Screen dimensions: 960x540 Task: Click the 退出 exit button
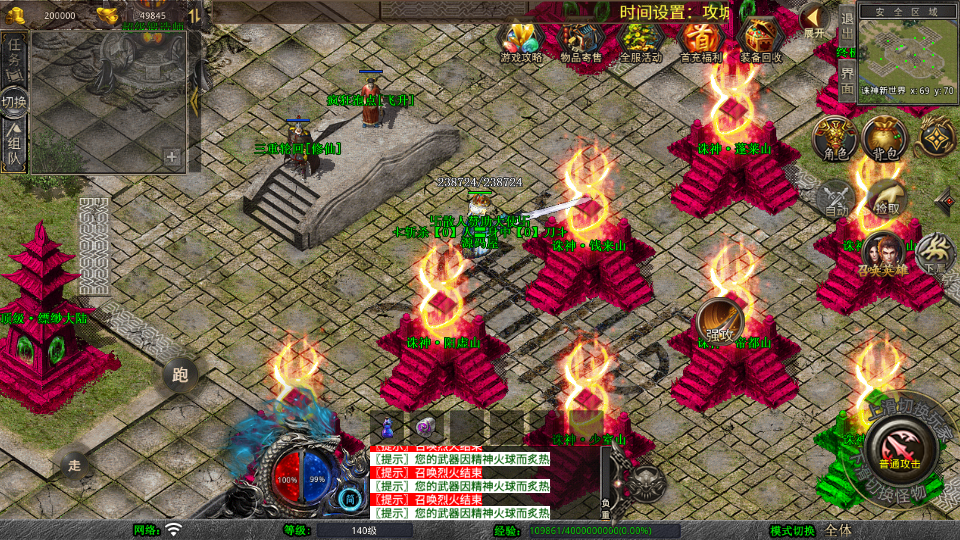coord(846,28)
